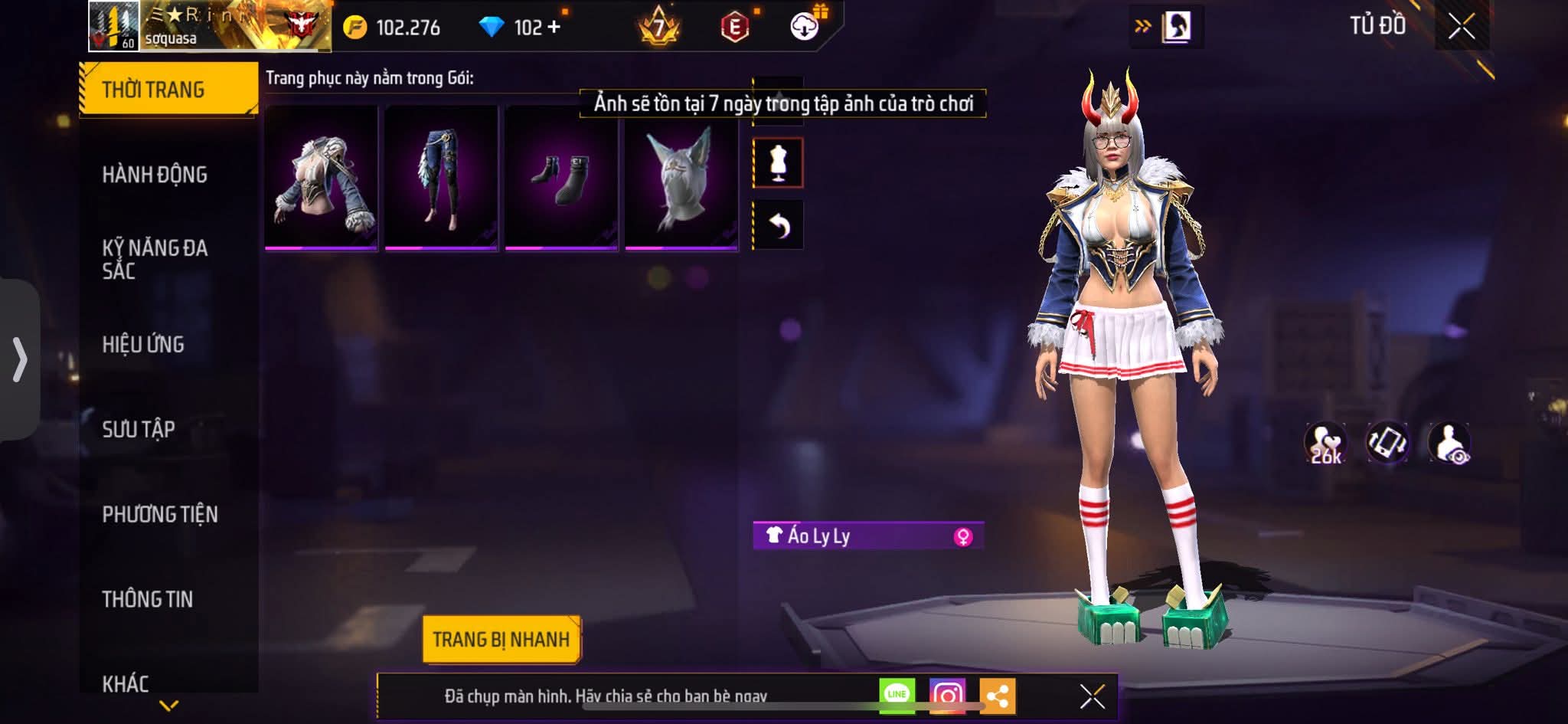Open the THÔNG TIN tab
Viewport: 1568px width, 724px height.
tap(148, 599)
